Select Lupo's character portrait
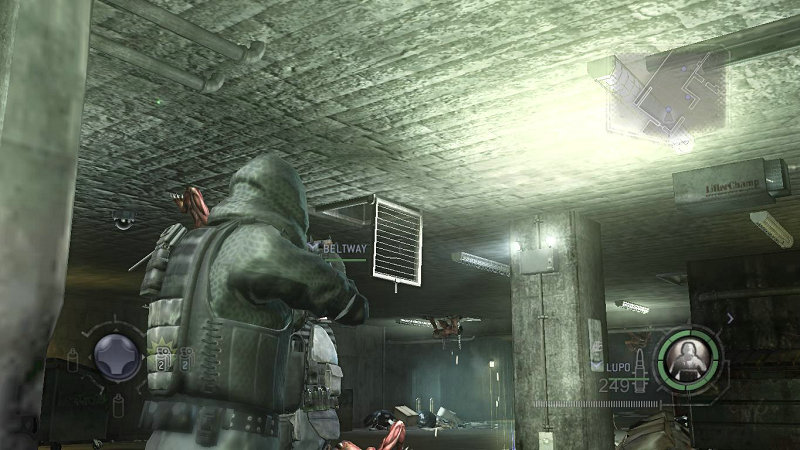 [688, 354]
